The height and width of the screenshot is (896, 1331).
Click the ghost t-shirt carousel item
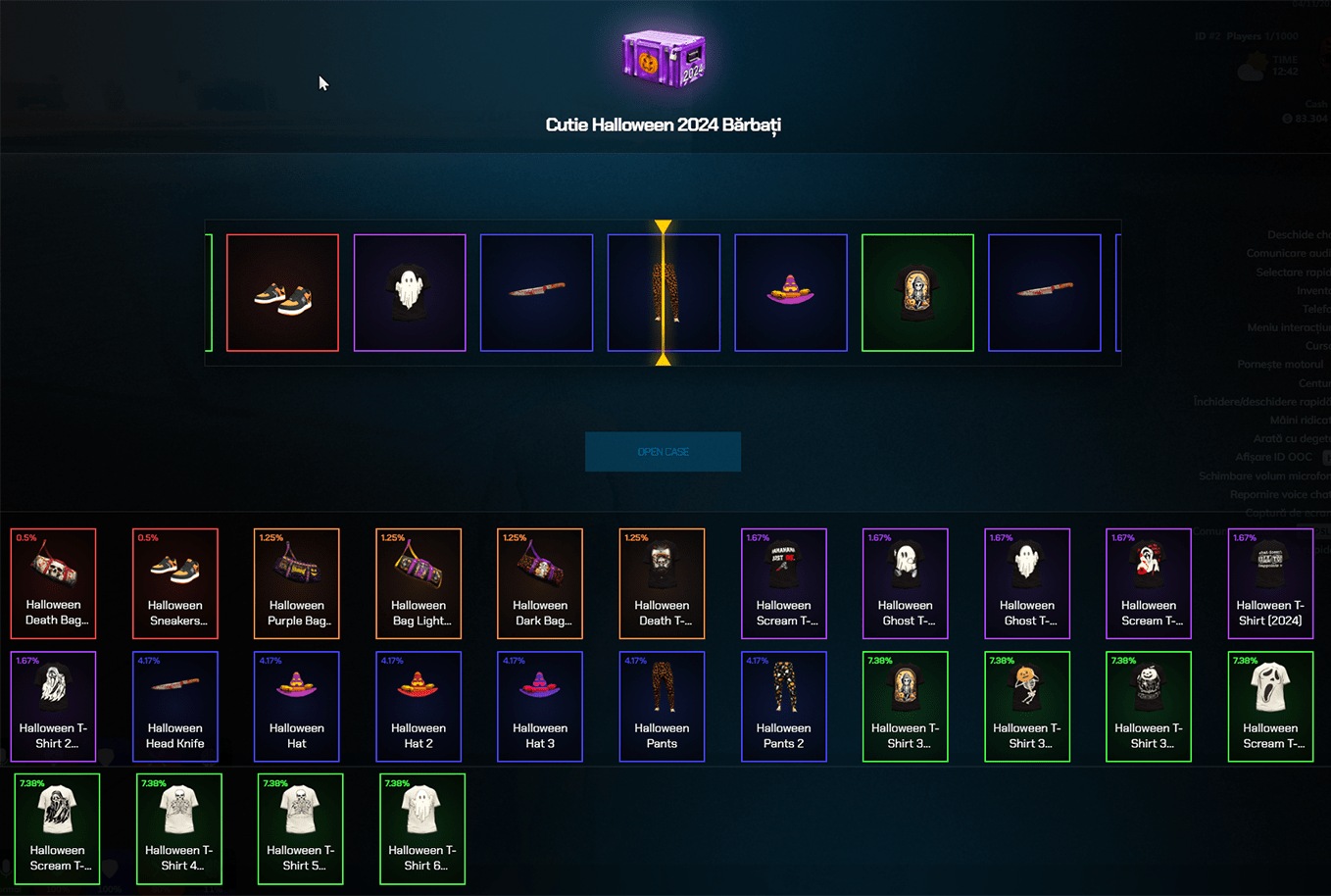pos(410,292)
